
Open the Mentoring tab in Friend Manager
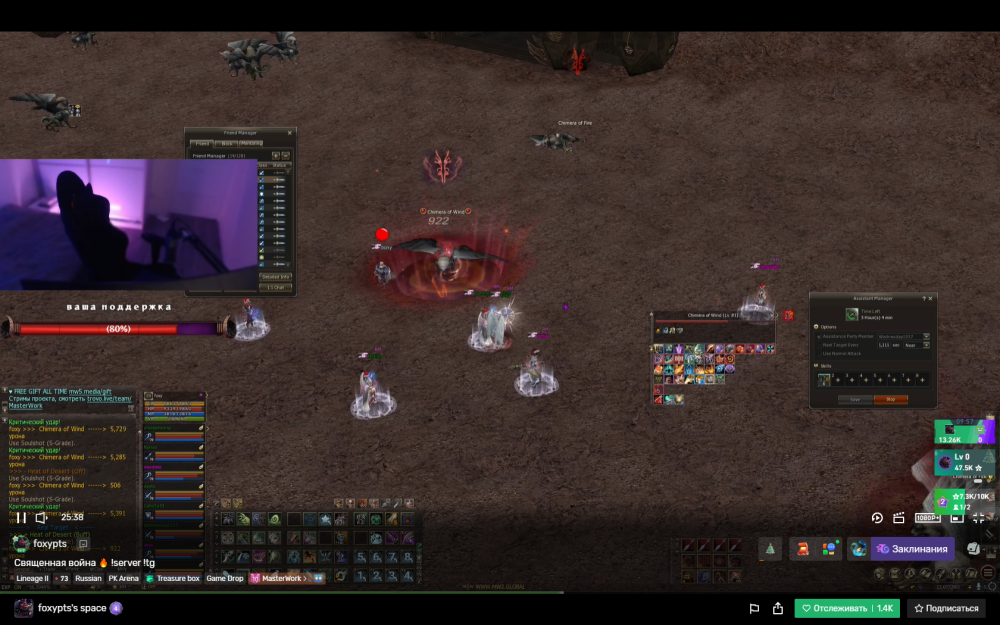tap(251, 144)
